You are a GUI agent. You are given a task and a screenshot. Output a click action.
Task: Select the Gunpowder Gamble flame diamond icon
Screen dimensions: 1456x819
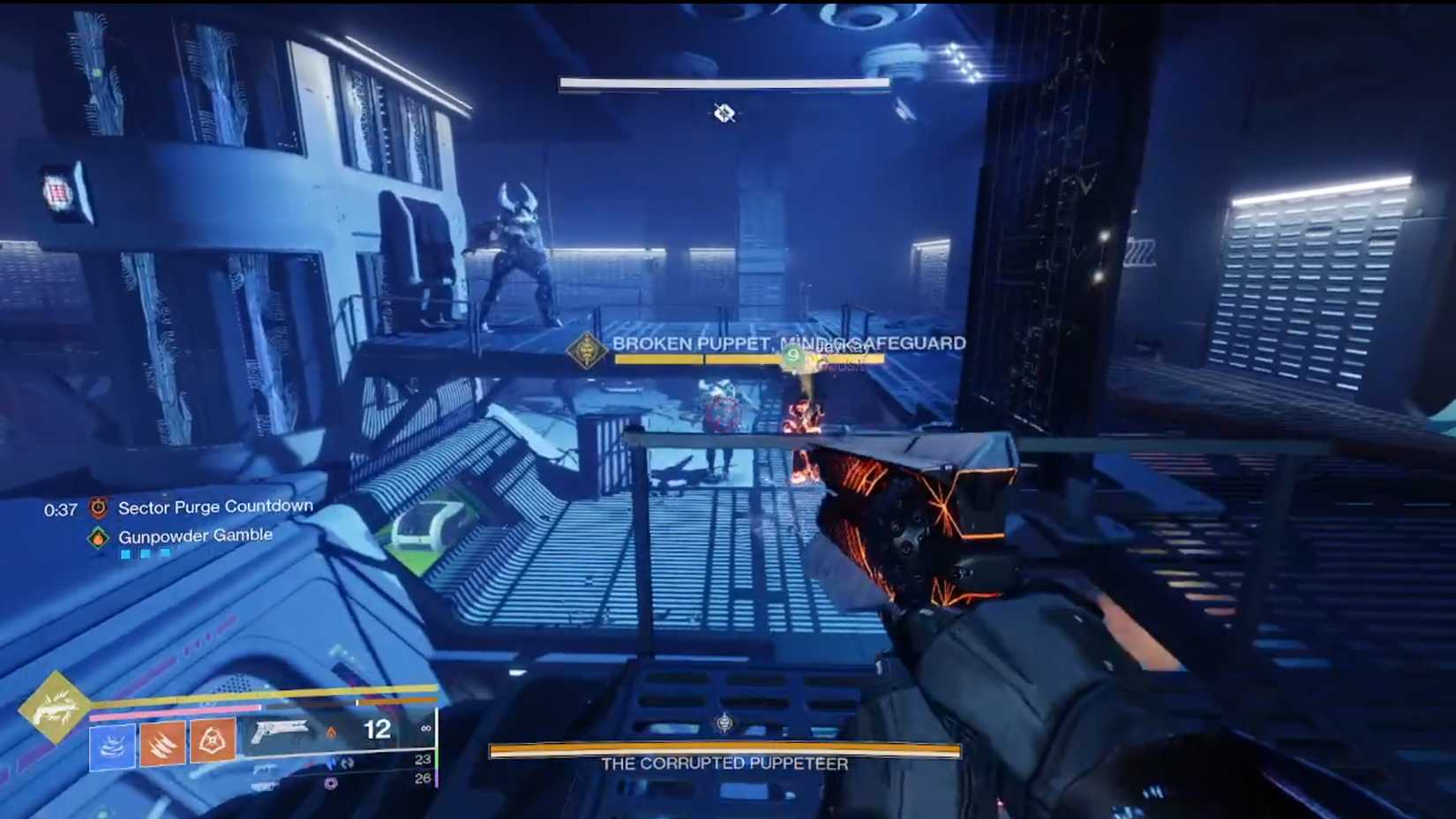click(x=98, y=536)
